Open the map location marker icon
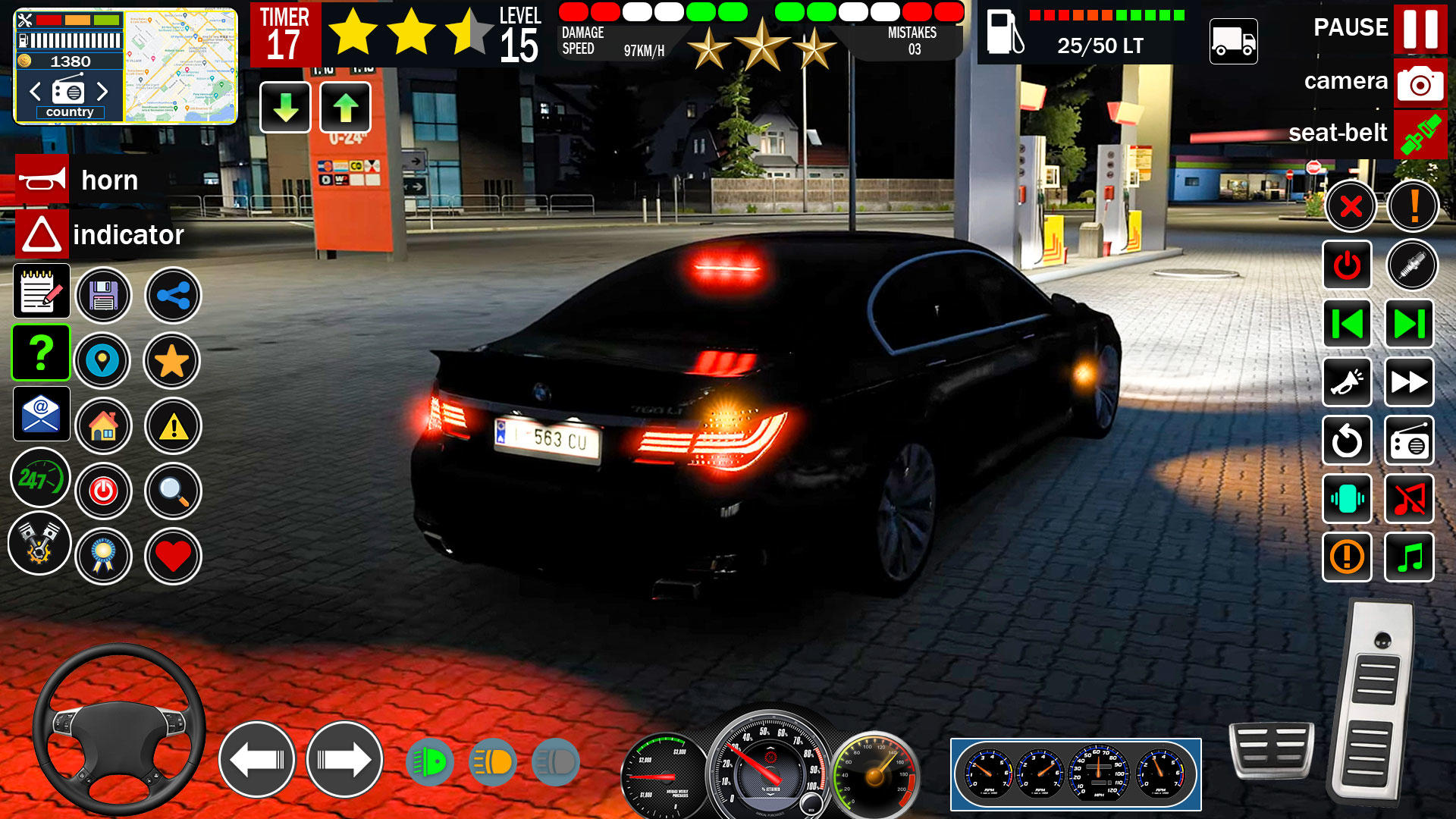Viewport: 1456px width, 819px height. (x=104, y=362)
